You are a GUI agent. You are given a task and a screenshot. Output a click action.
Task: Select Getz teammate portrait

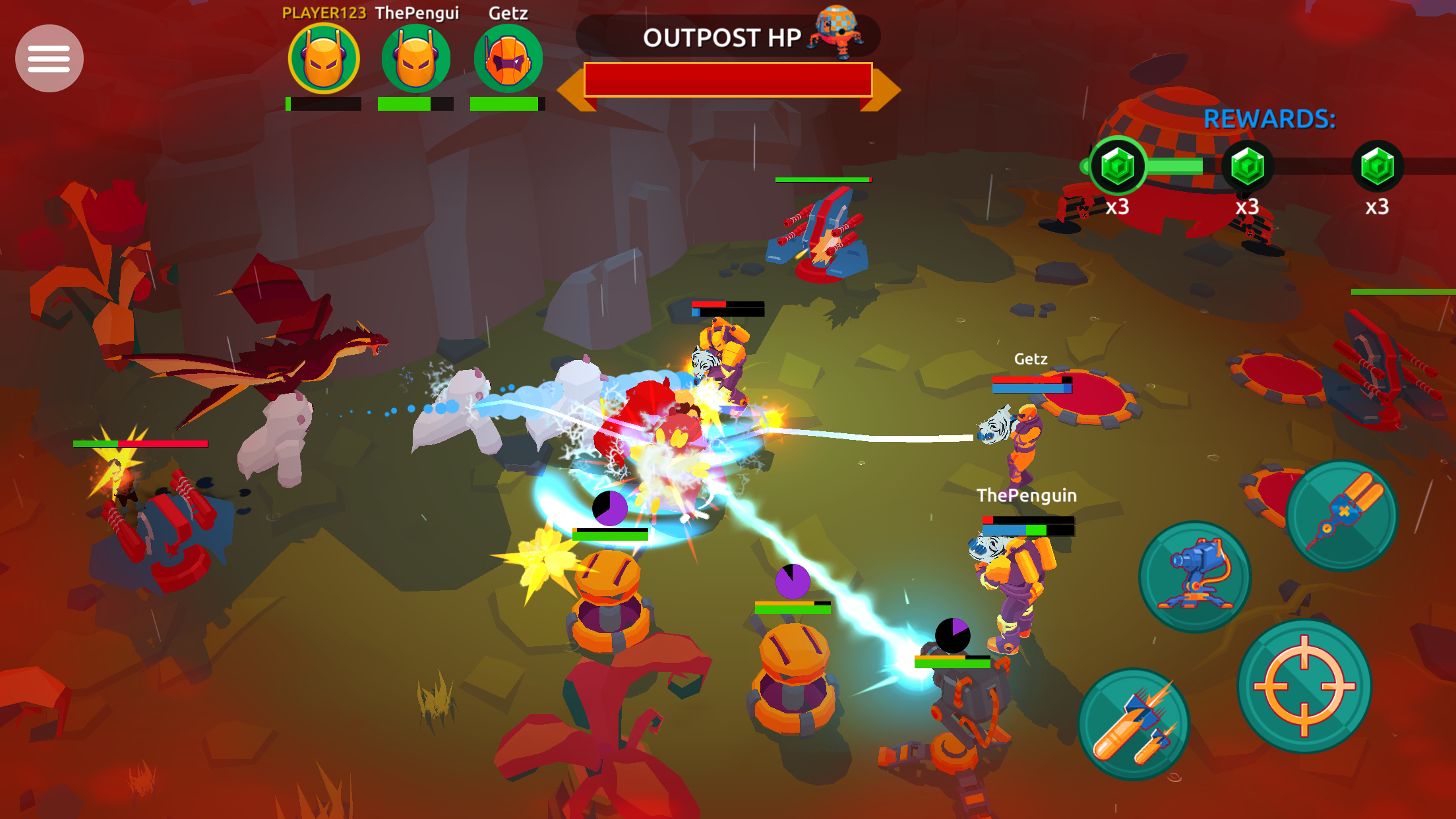tap(508, 59)
